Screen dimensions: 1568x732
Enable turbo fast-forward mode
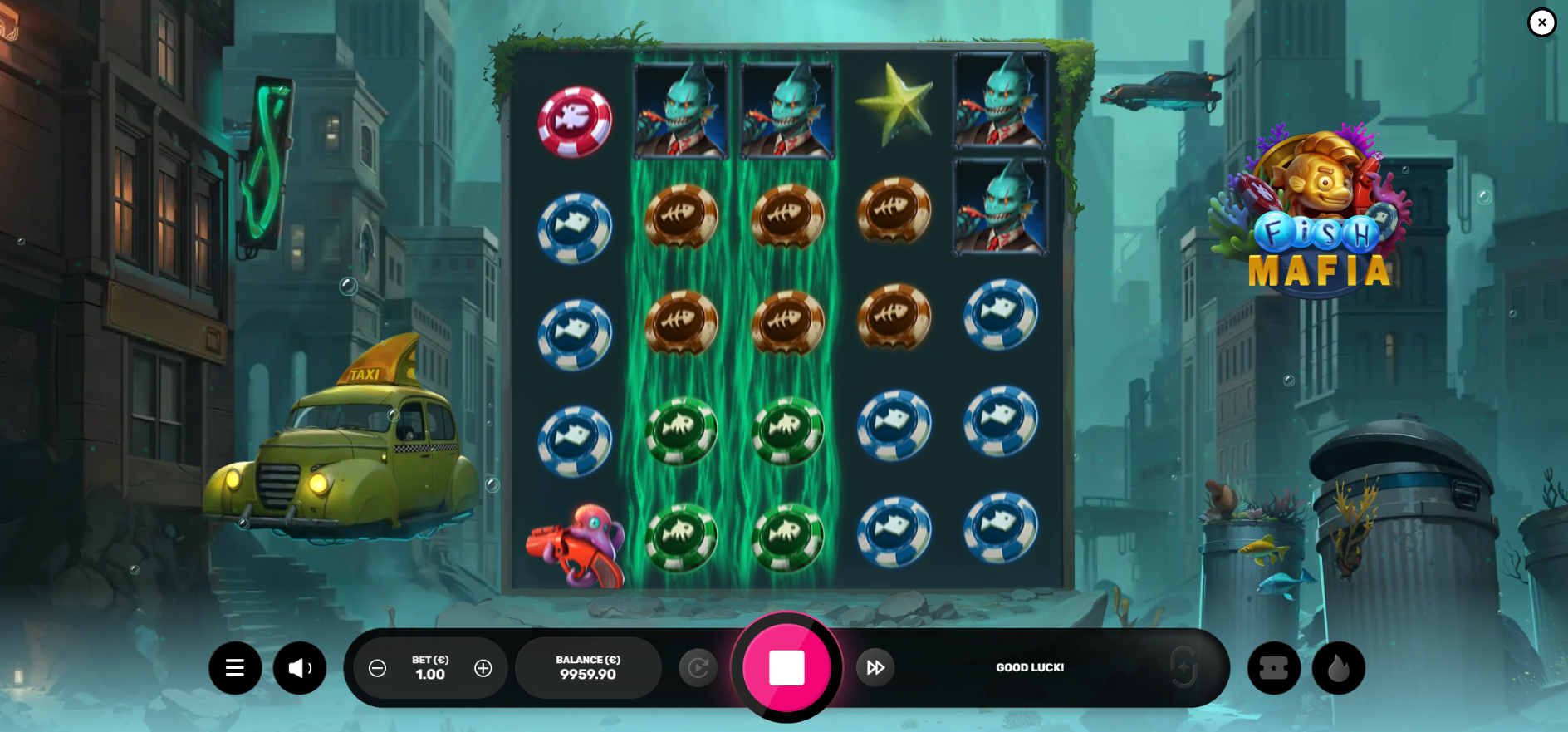tap(875, 667)
